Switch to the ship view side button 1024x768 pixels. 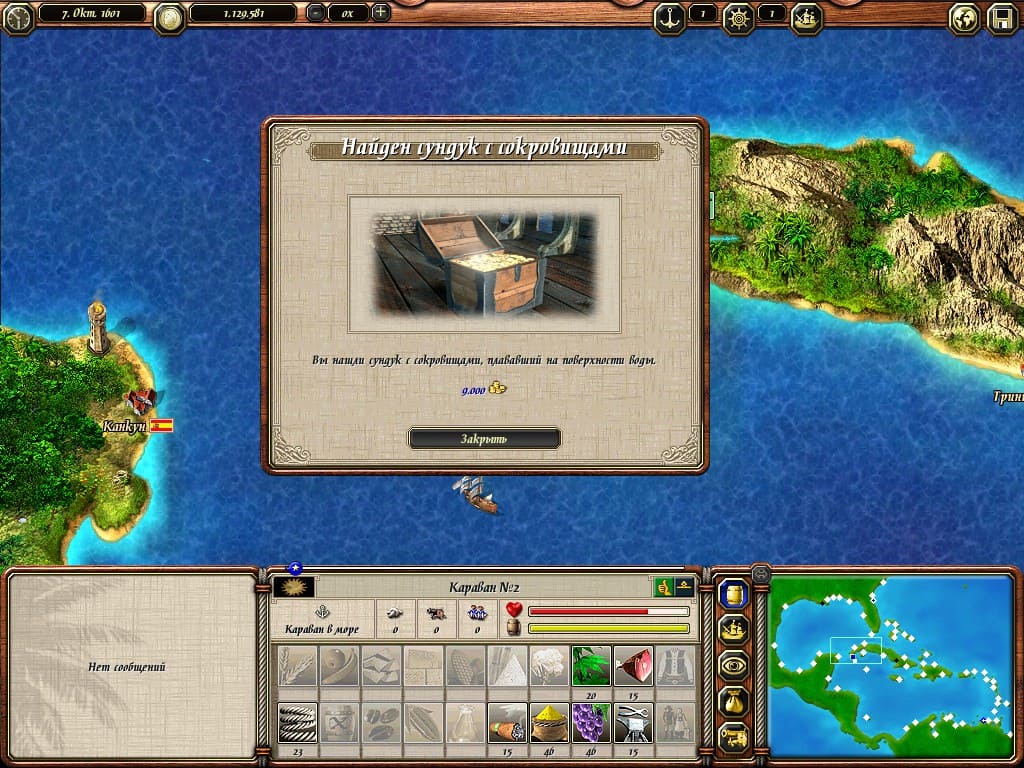pyautogui.click(x=733, y=631)
